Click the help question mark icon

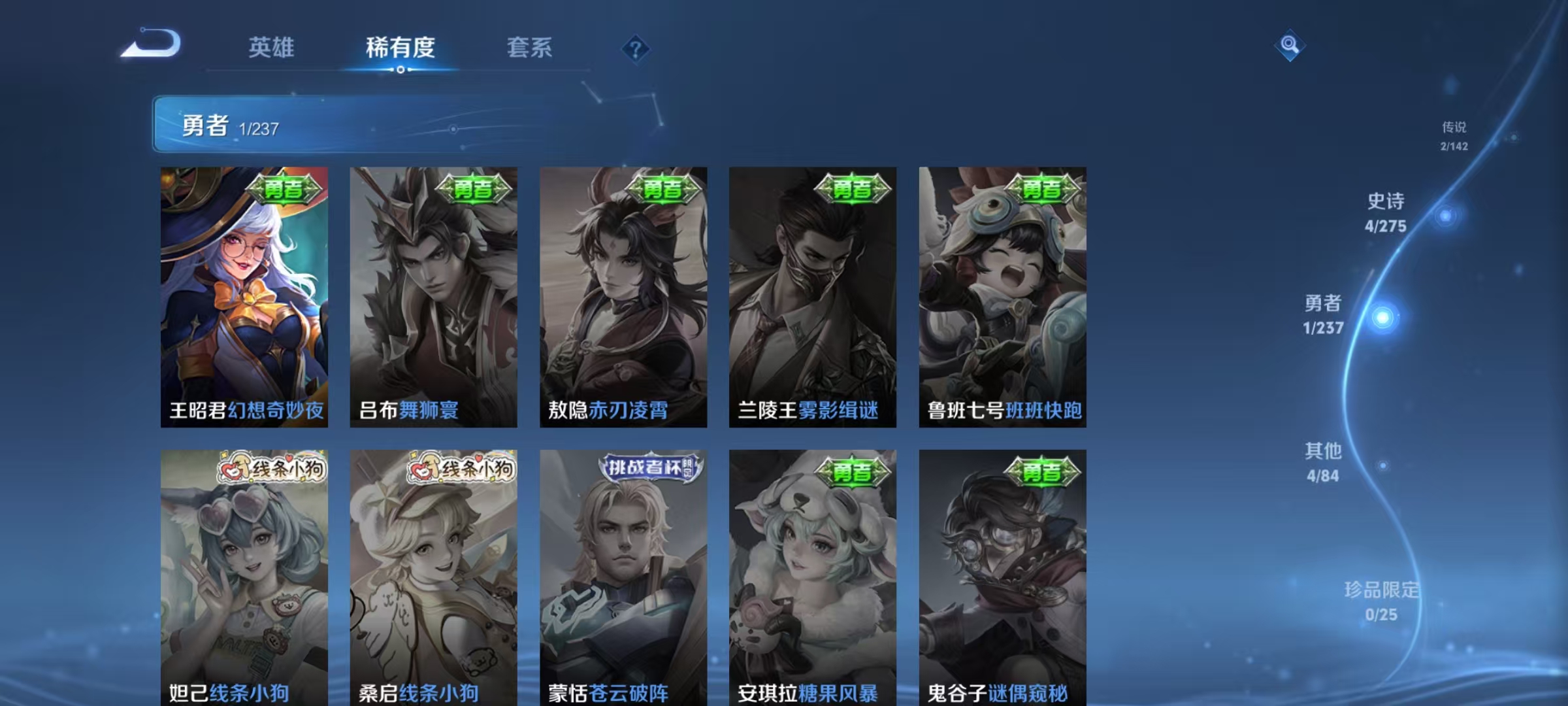[x=635, y=49]
